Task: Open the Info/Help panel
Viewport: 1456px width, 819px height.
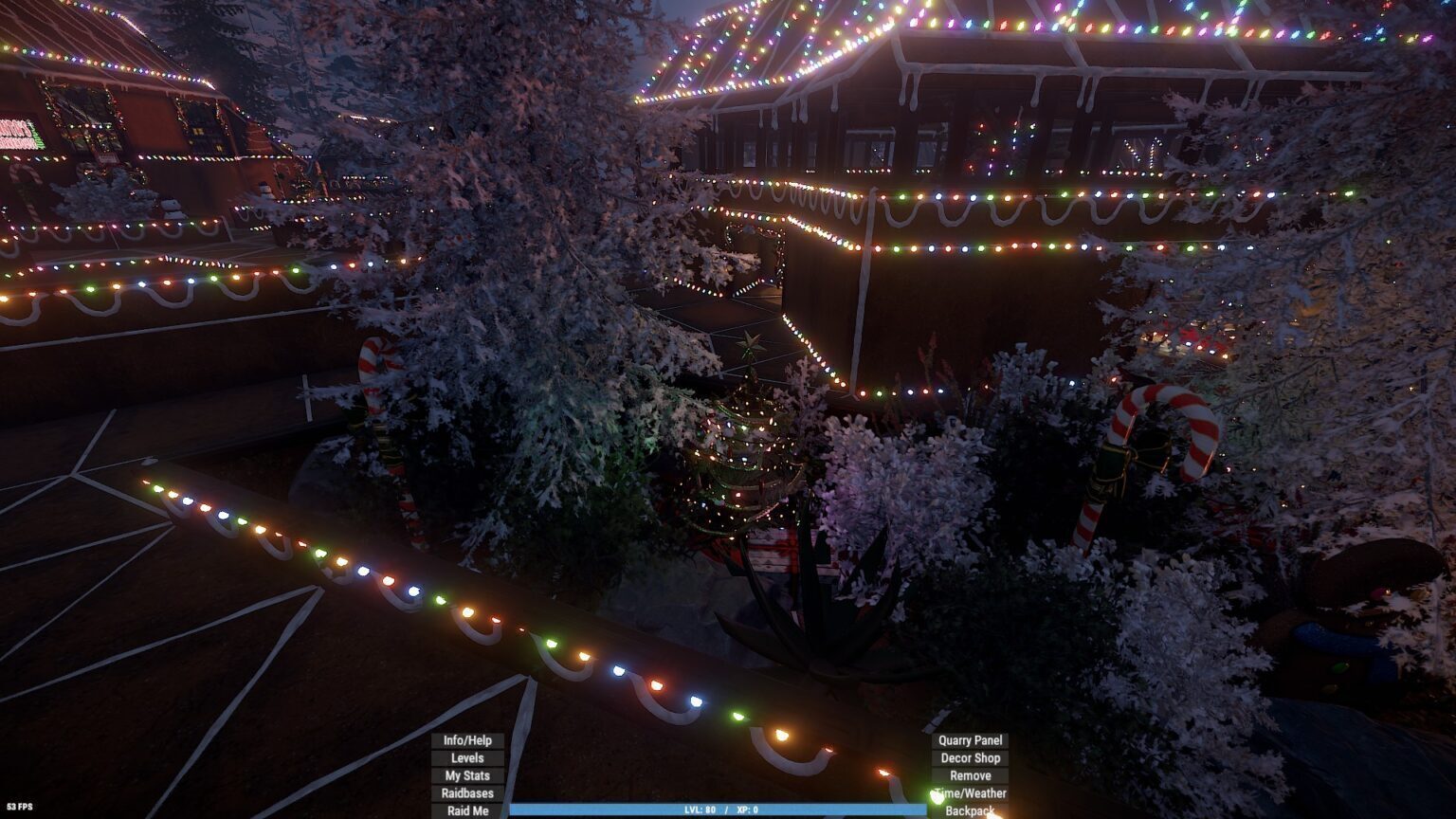Action: (467, 740)
